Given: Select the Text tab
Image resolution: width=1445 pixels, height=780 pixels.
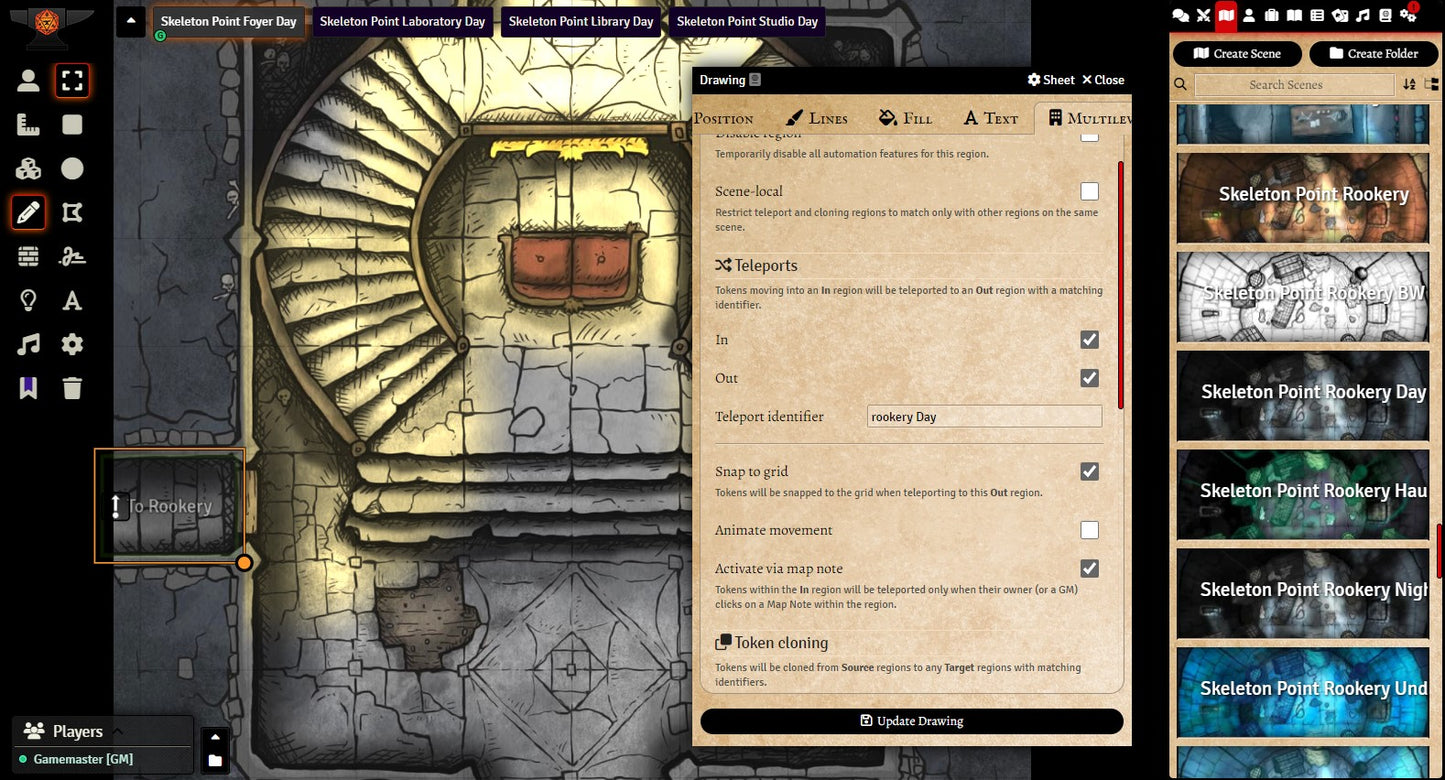Looking at the screenshot, I should pos(990,118).
